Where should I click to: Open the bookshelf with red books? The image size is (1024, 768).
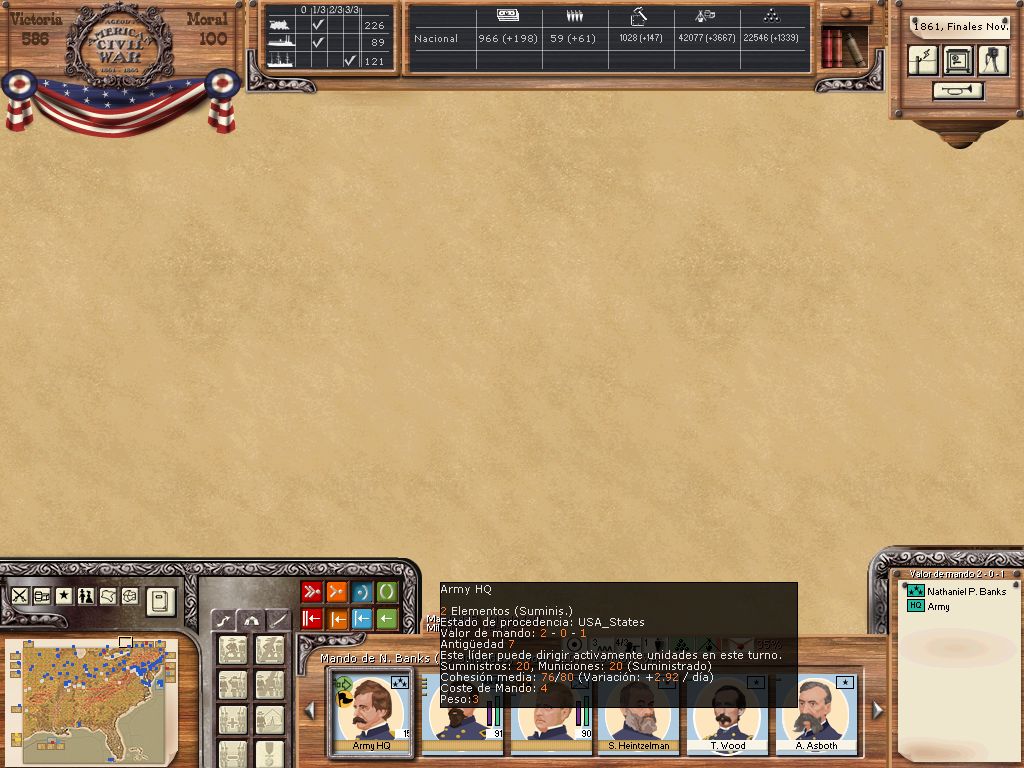[x=843, y=47]
